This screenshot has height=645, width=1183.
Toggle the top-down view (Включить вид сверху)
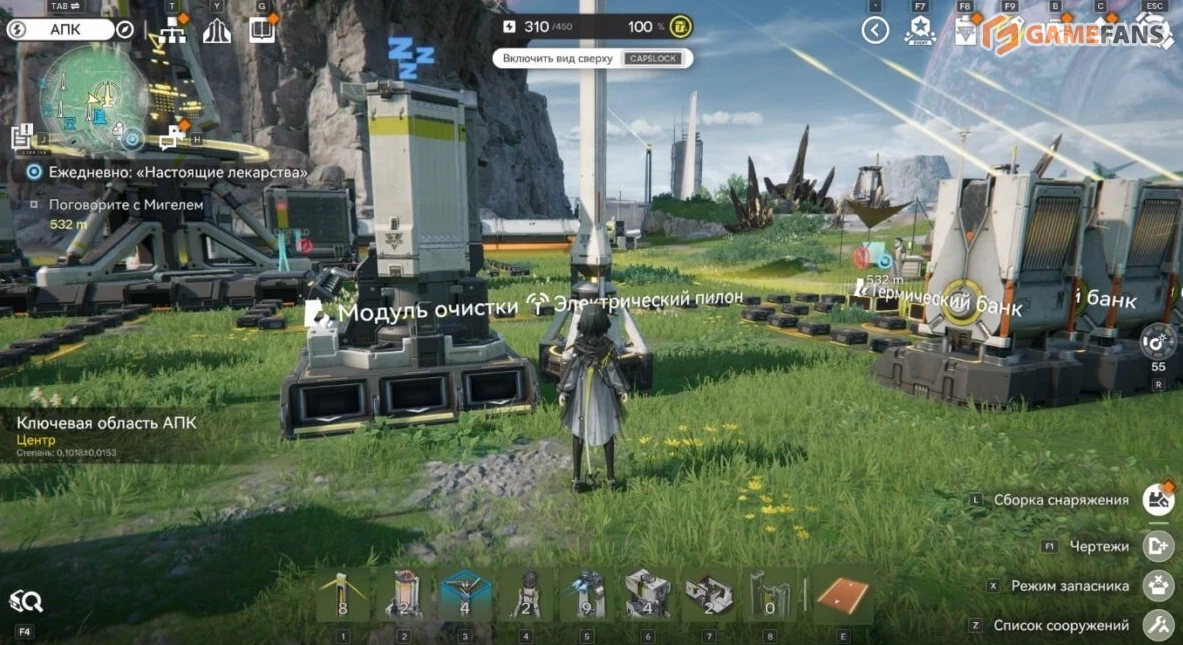592,58
